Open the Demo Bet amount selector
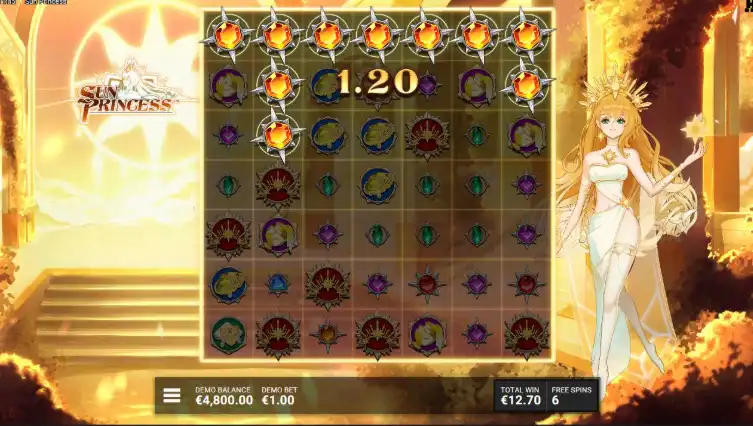 280,396
